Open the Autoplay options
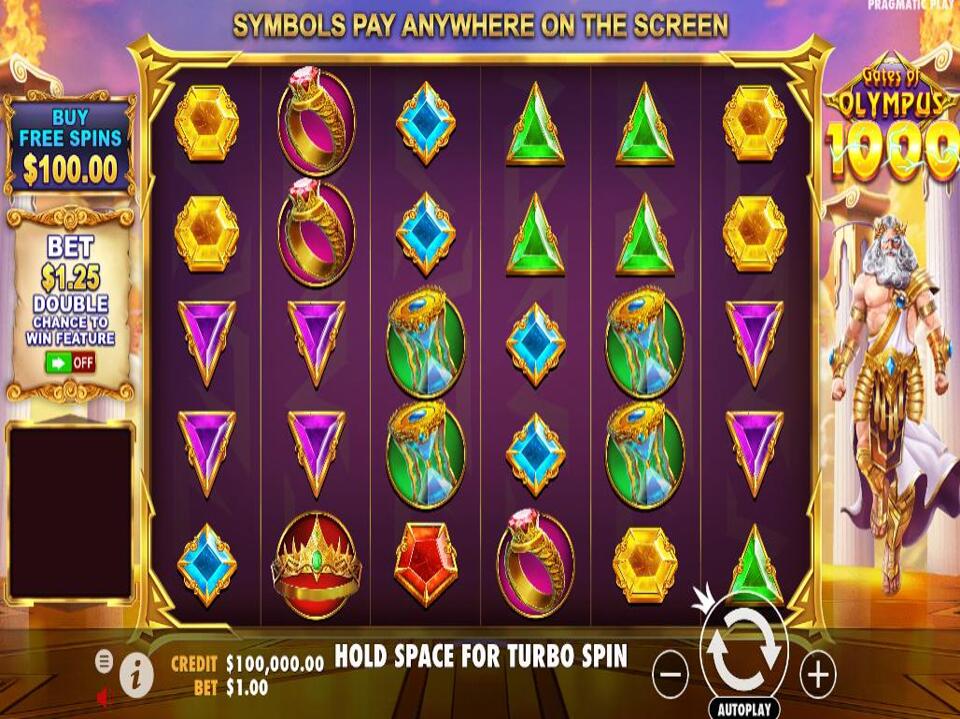960x719 pixels. (x=744, y=709)
